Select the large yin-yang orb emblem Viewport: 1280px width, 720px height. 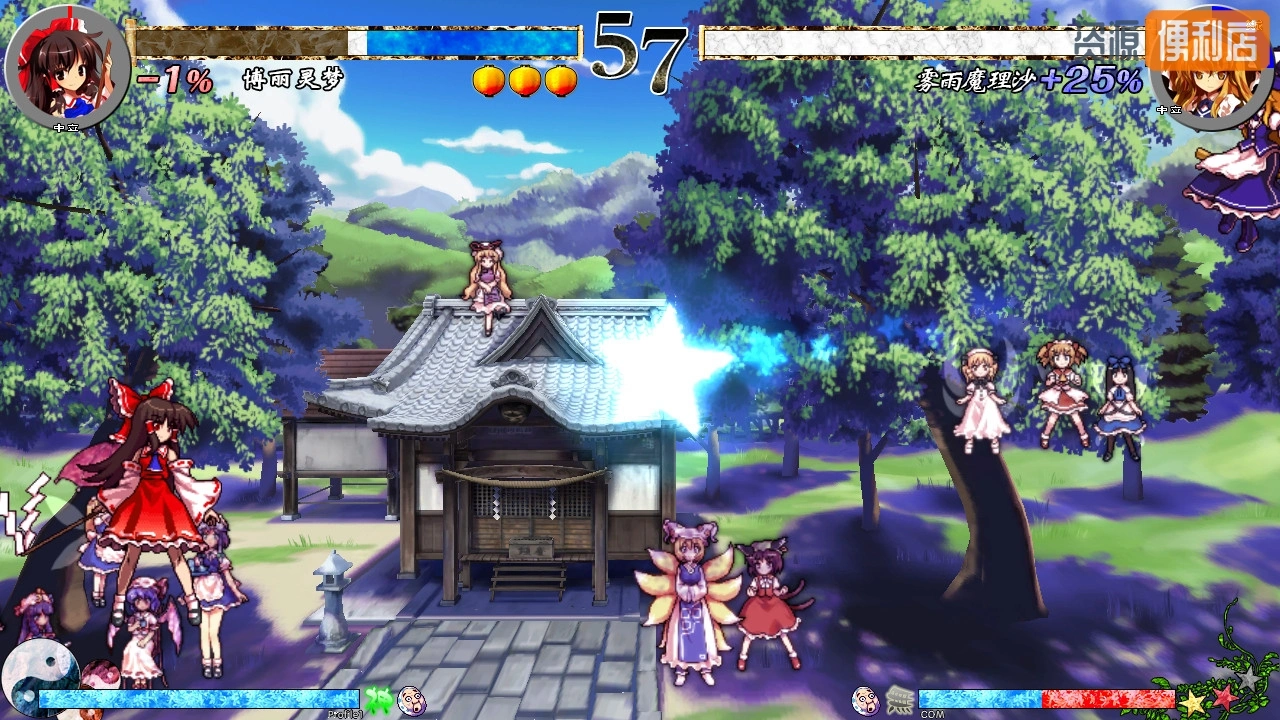(40, 672)
